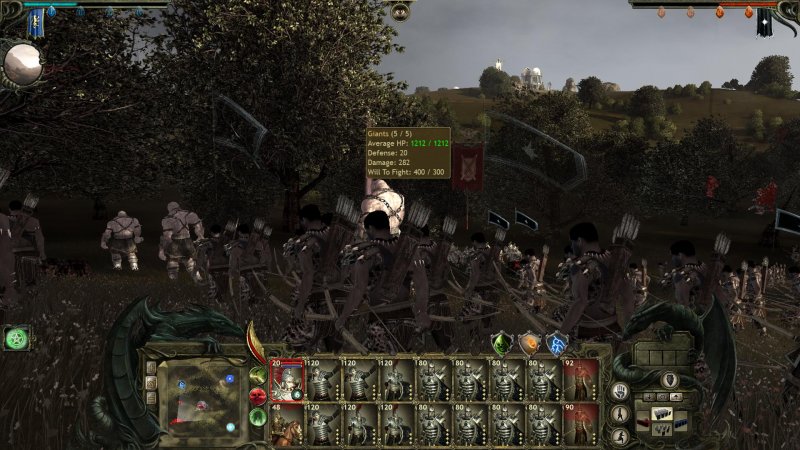The height and width of the screenshot is (450, 800).
Task: Open the top center round menu button
Action: pos(400,11)
